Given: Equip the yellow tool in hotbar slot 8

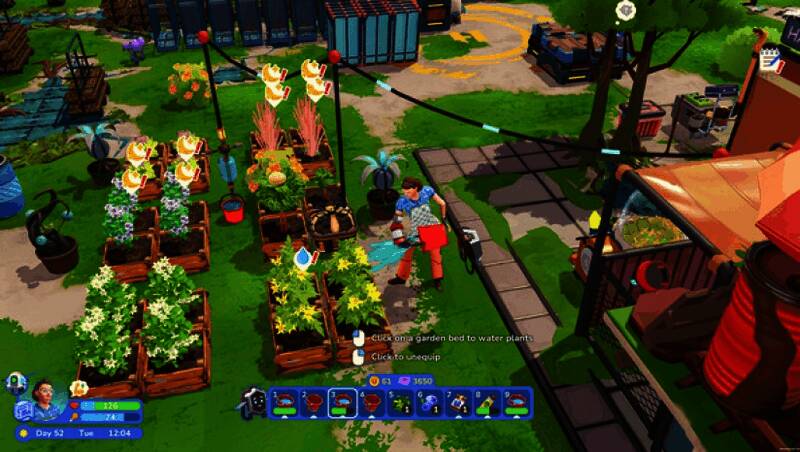Looking at the screenshot, I should pos(488,402).
